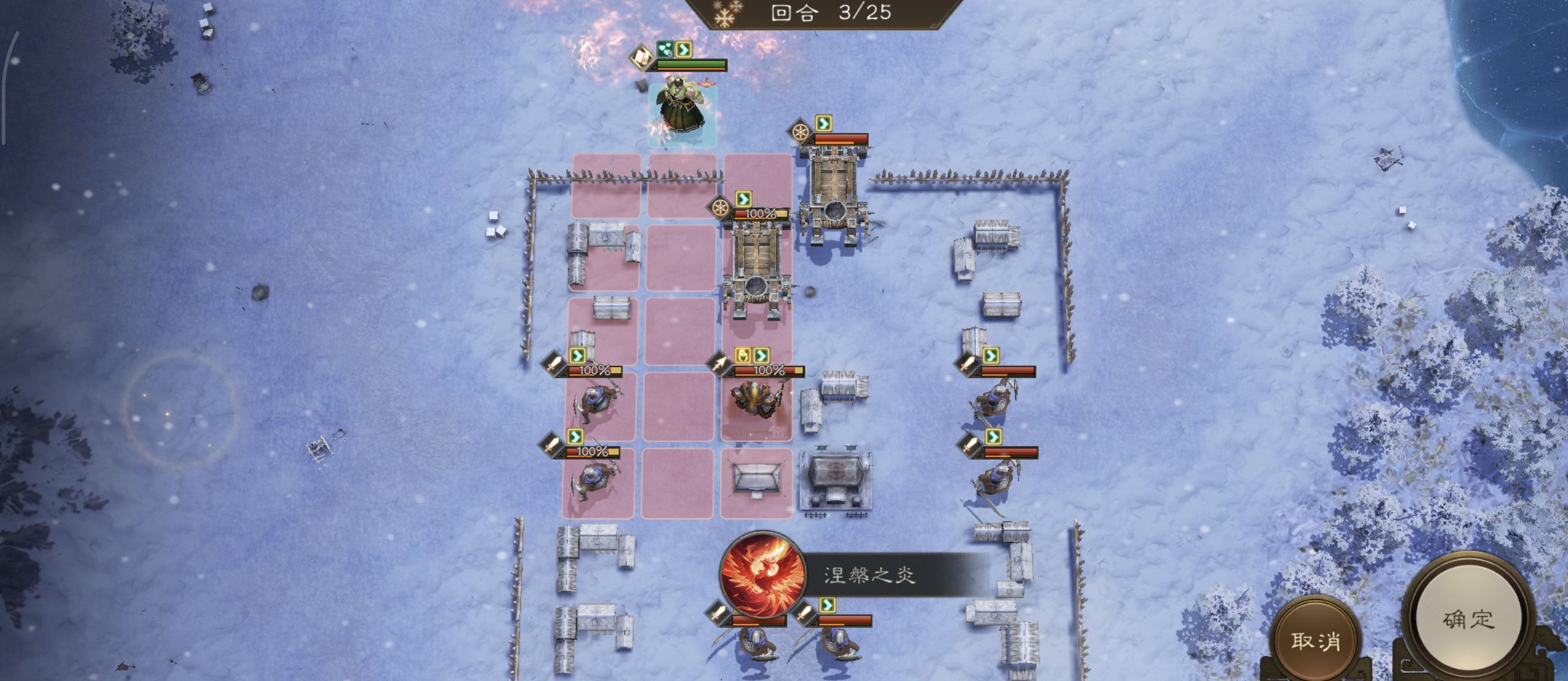Select the snowflake emblem on the turn banner
Screen dimensions: 1568x681
724,14
